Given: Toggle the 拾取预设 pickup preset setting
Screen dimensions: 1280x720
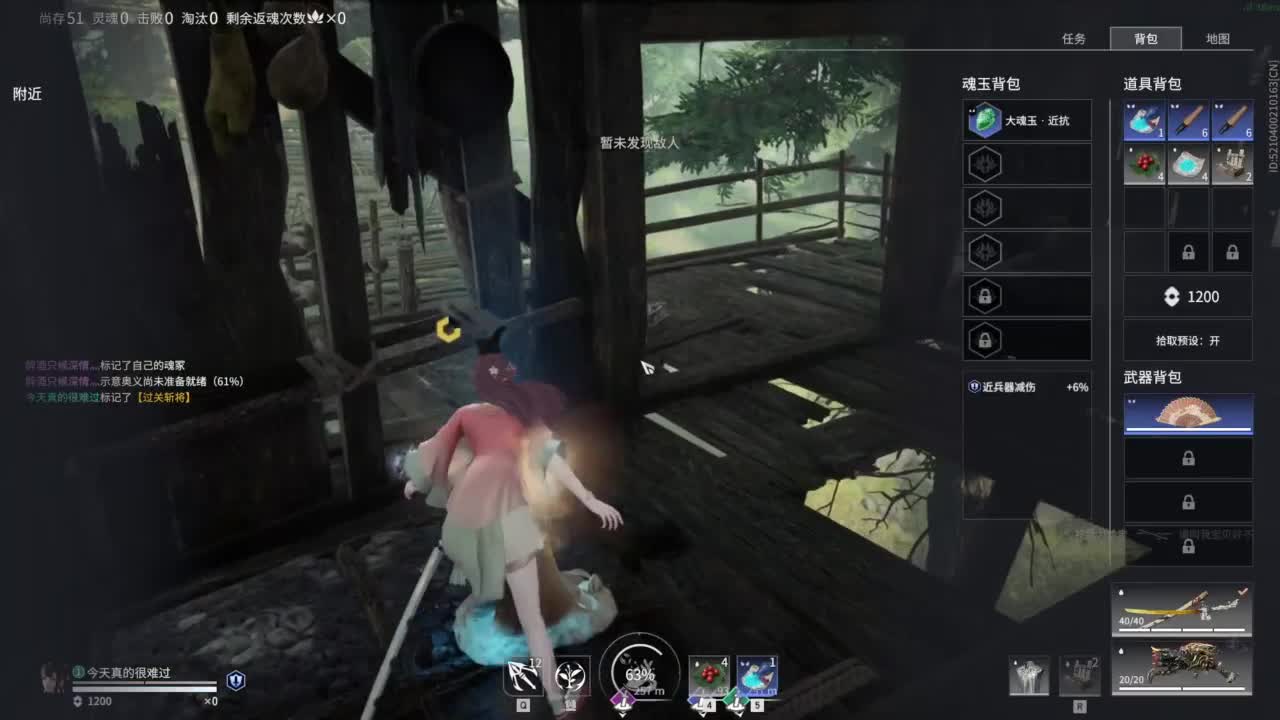Looking at the screenshot, I should pos(1188,340).
